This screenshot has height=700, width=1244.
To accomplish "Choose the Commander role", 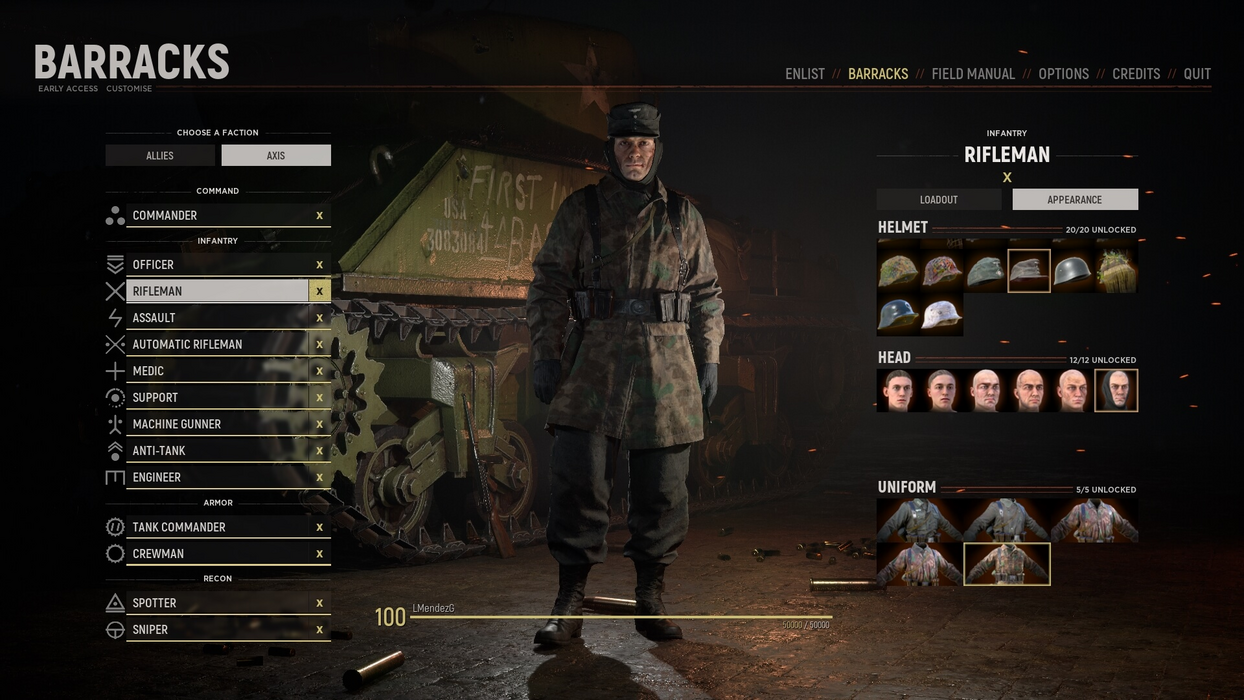I will pos(217,216).
